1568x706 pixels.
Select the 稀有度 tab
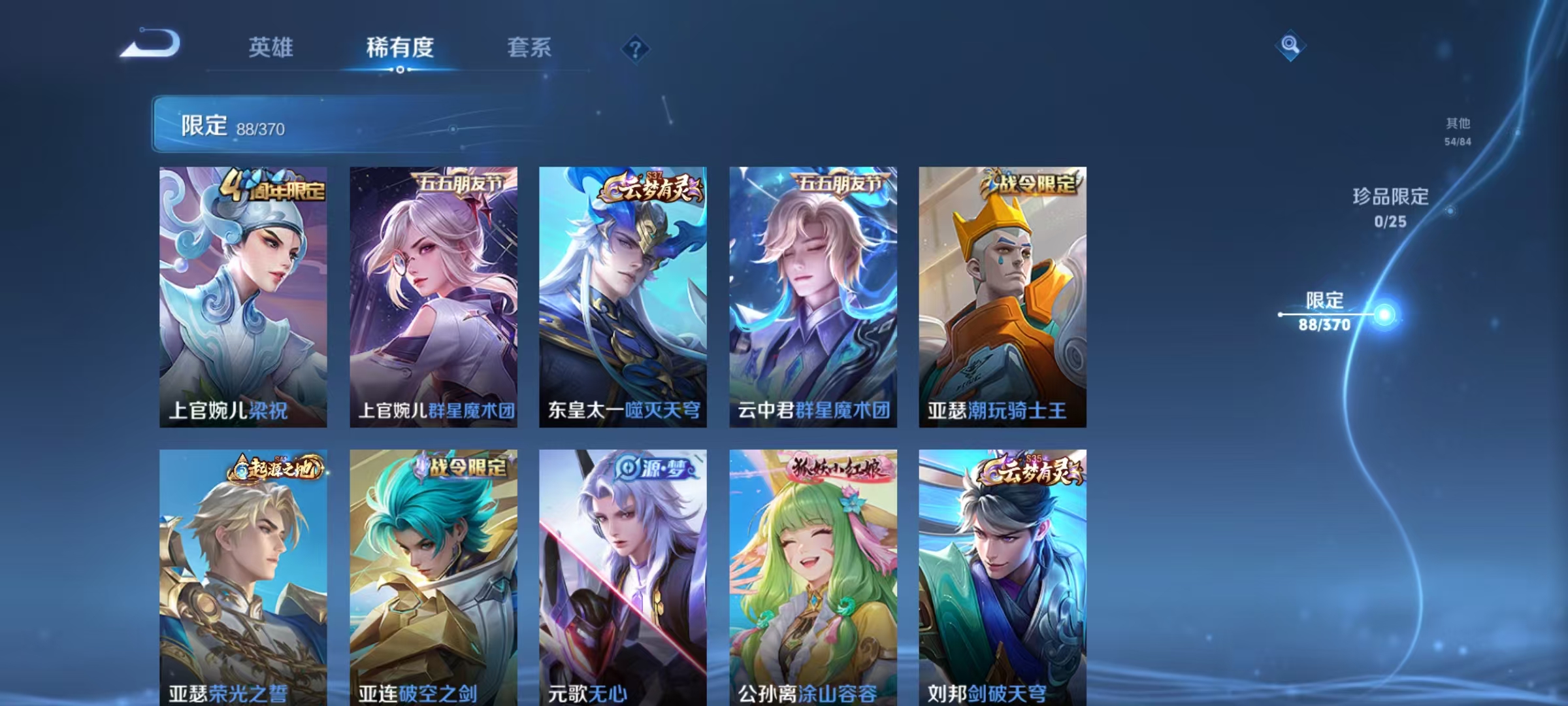coord(400,47)
